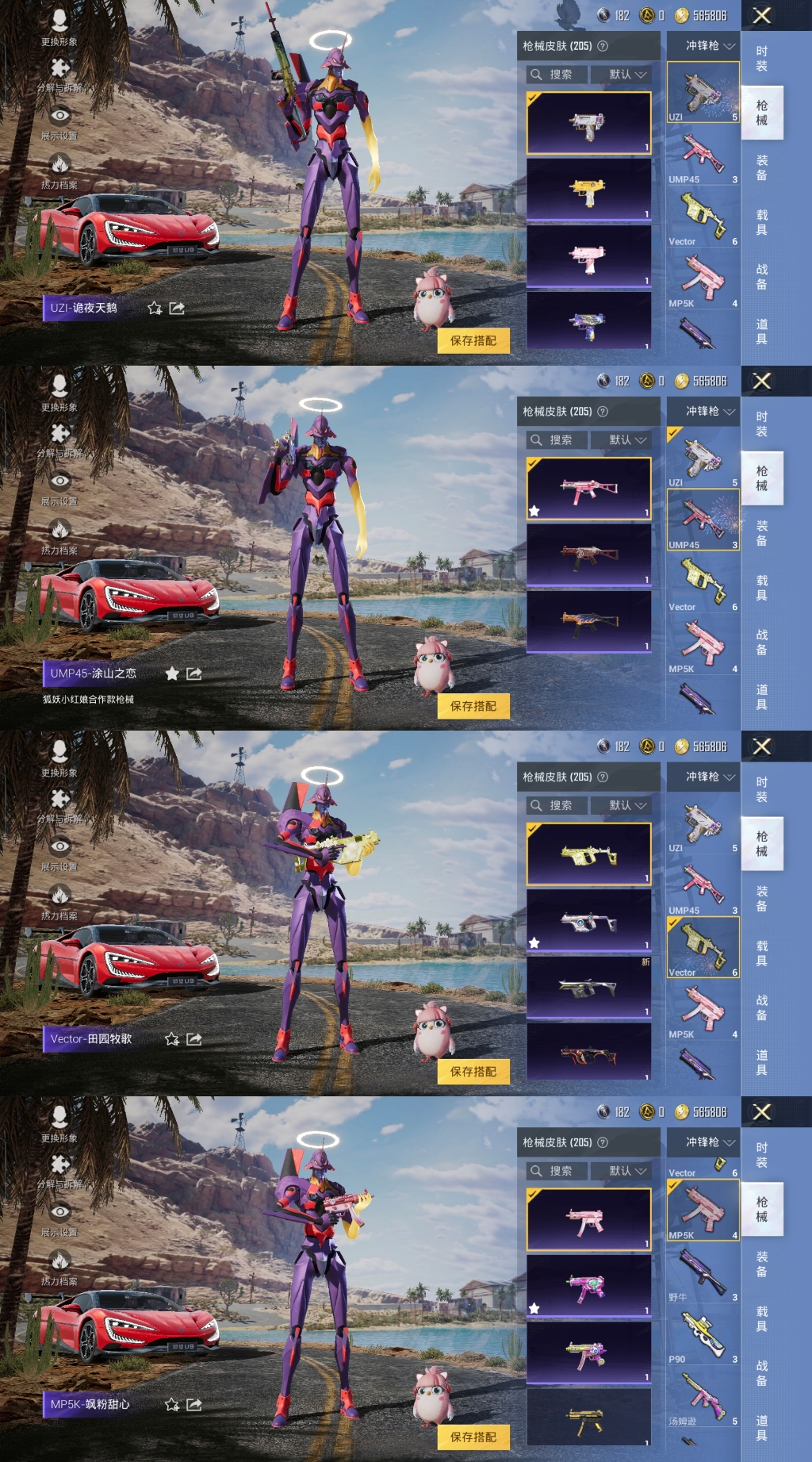Favorite the UZI-诡夜天鹅 skin with its star
This screenshot has width=812, height=1462.
(x=155, y=308)
